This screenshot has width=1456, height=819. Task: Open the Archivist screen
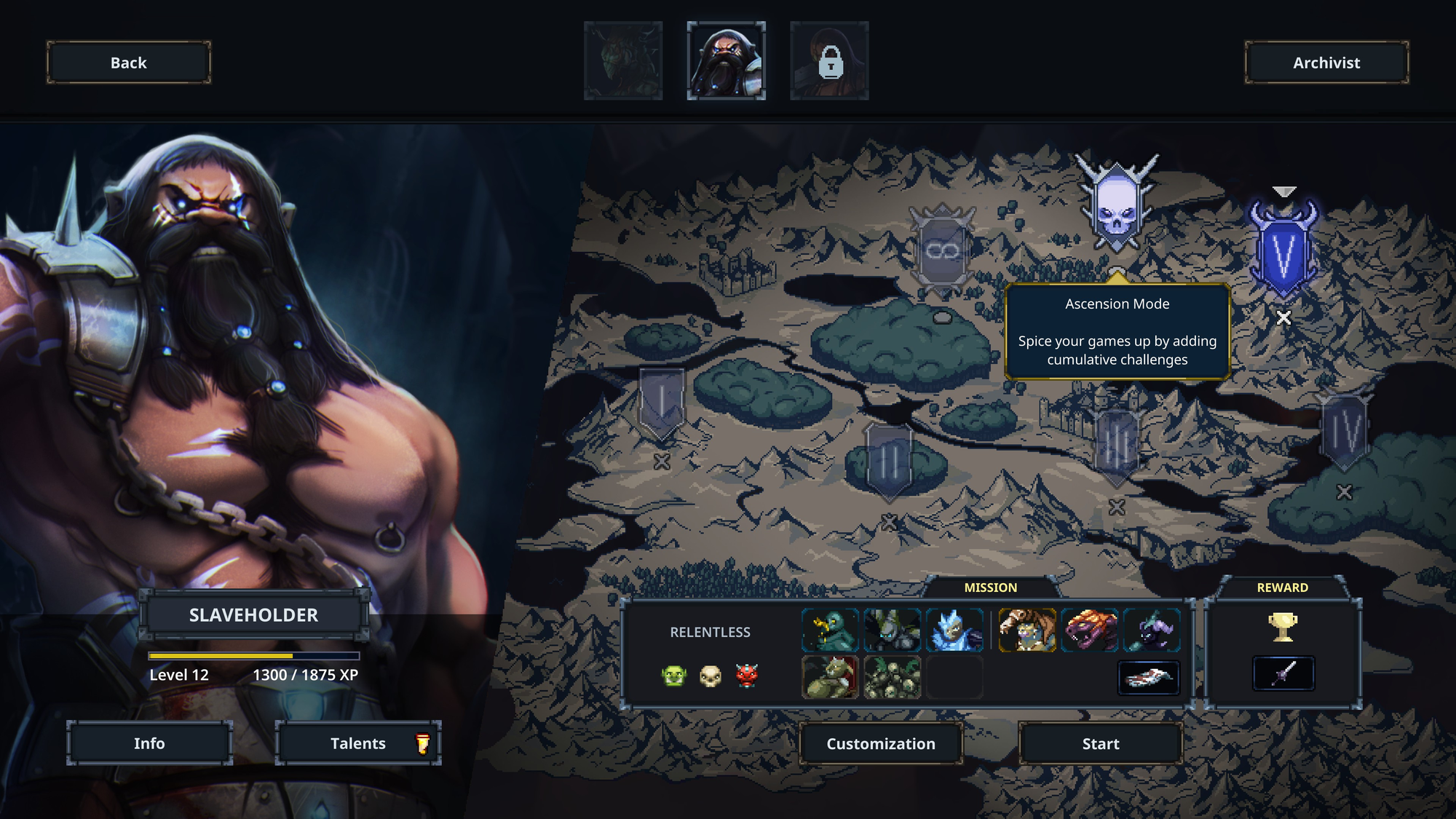click(1326, 63)
